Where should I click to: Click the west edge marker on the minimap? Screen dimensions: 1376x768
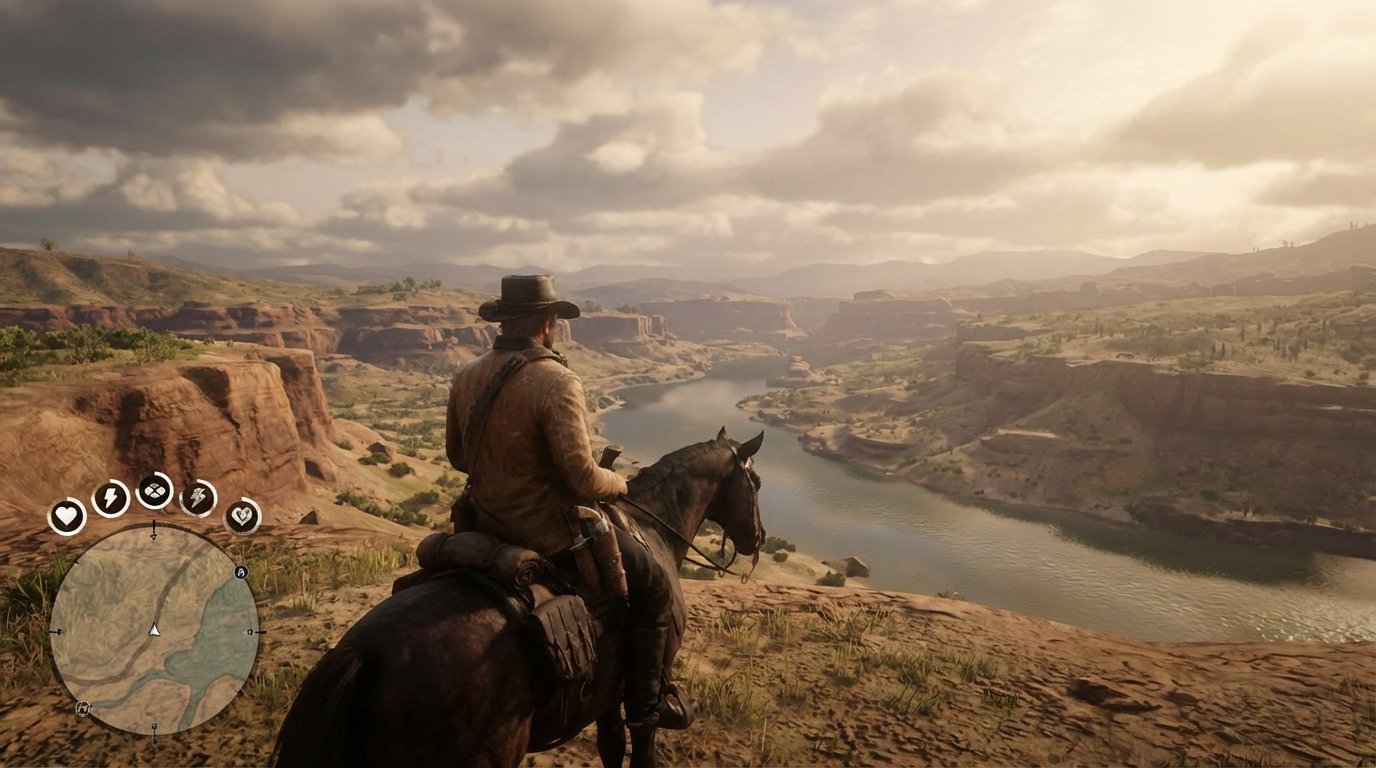[x=58, y=631]
